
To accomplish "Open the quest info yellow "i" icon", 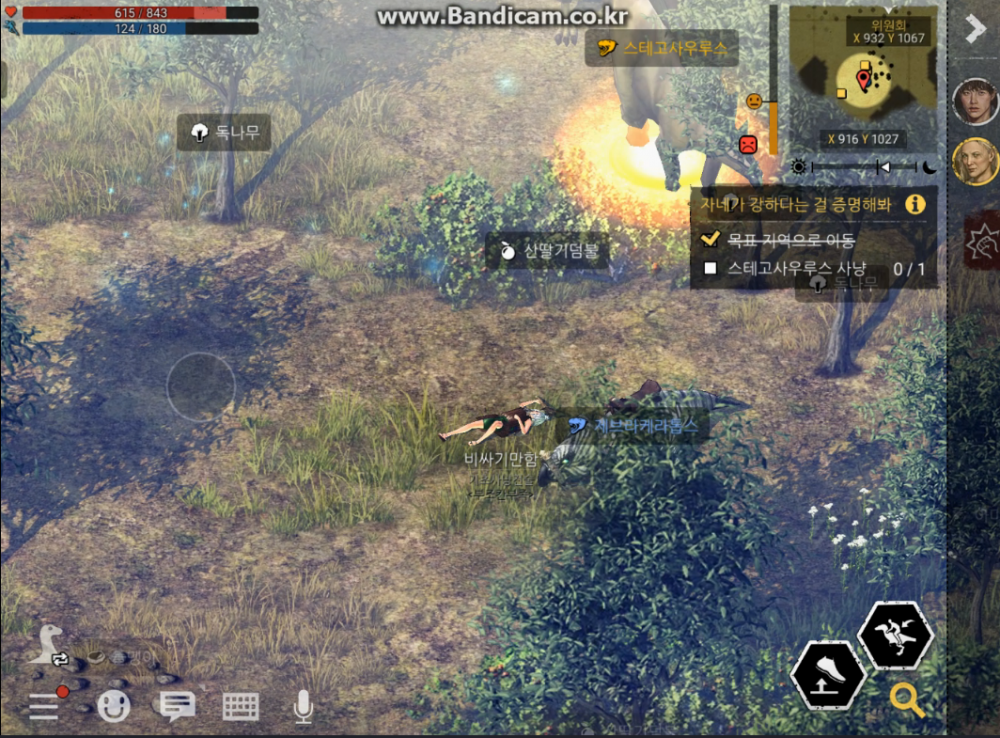I will point(915,204).
